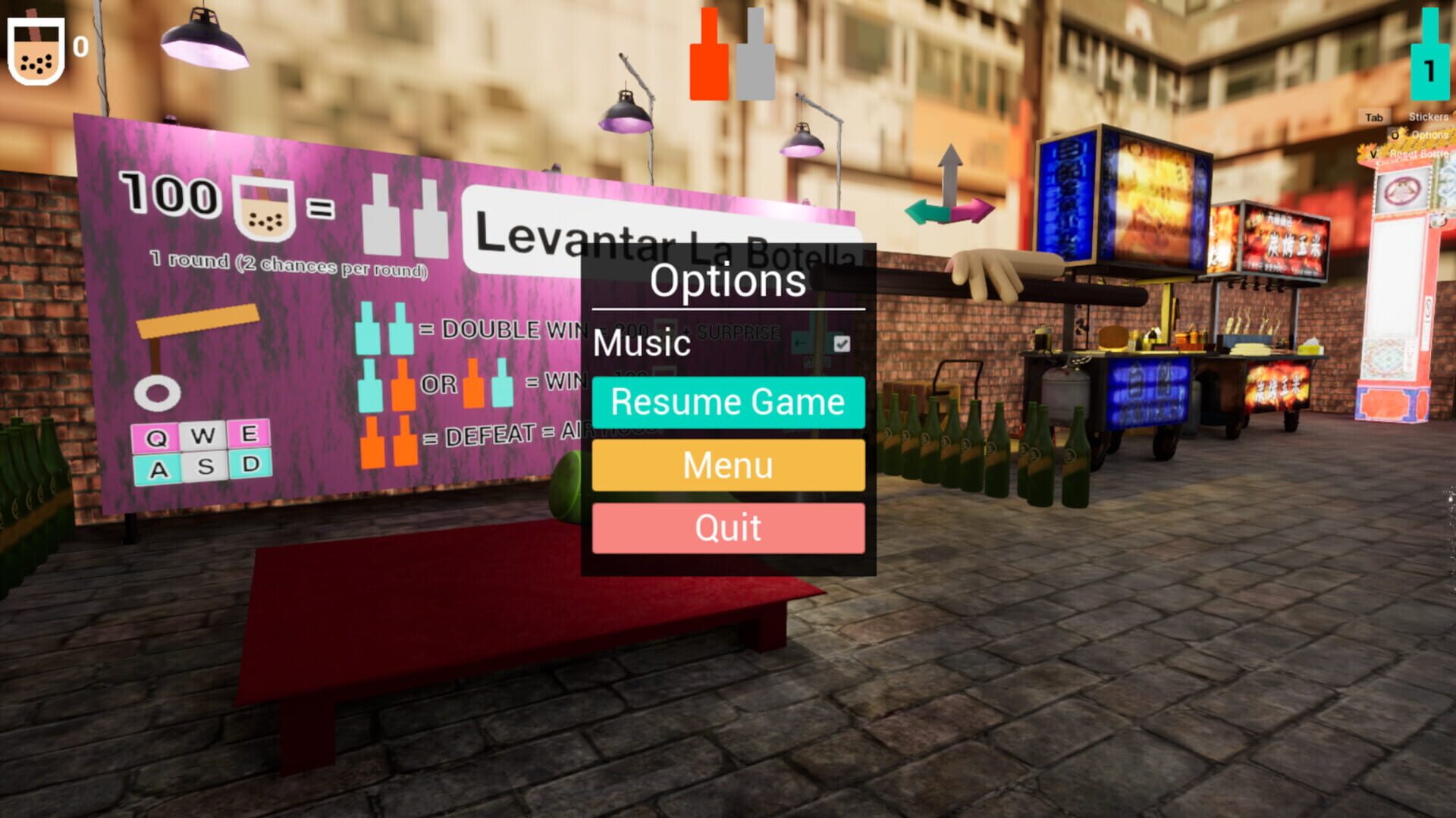Open the Stickers panel via the Tab hint
The image size is (1456, 818).
(1373, 119)
